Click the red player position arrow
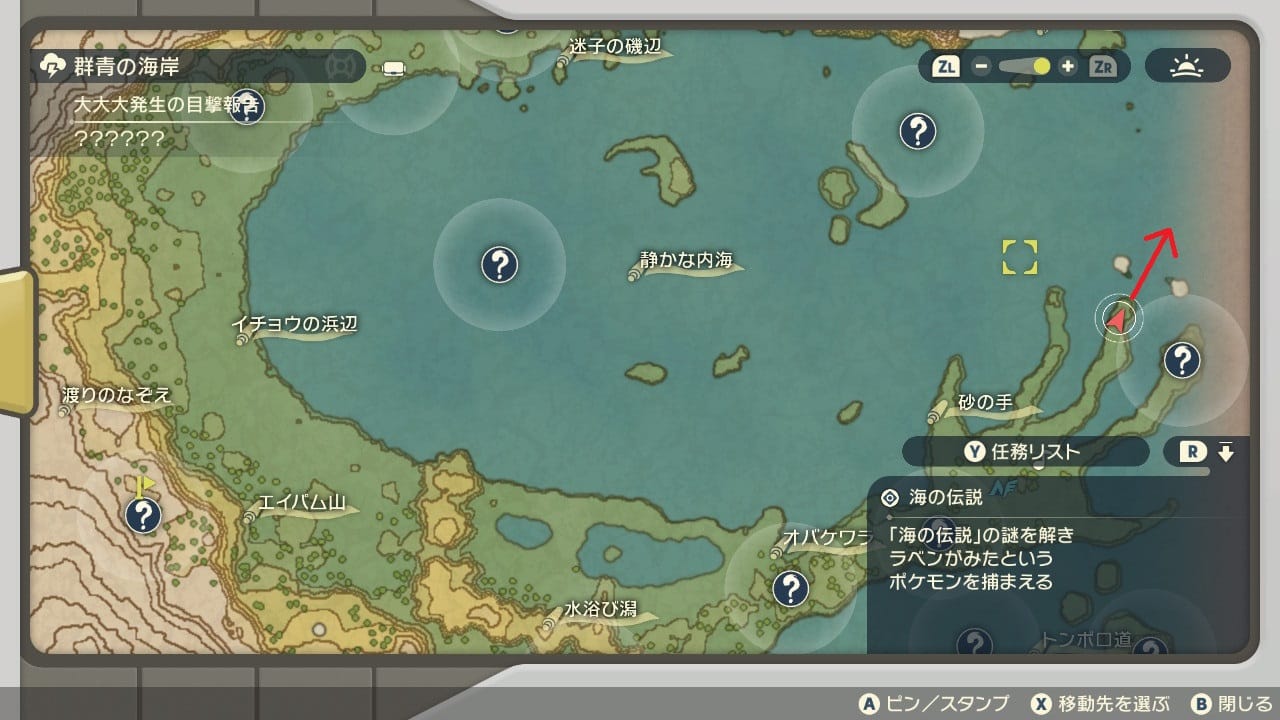 coord(1118,319)
